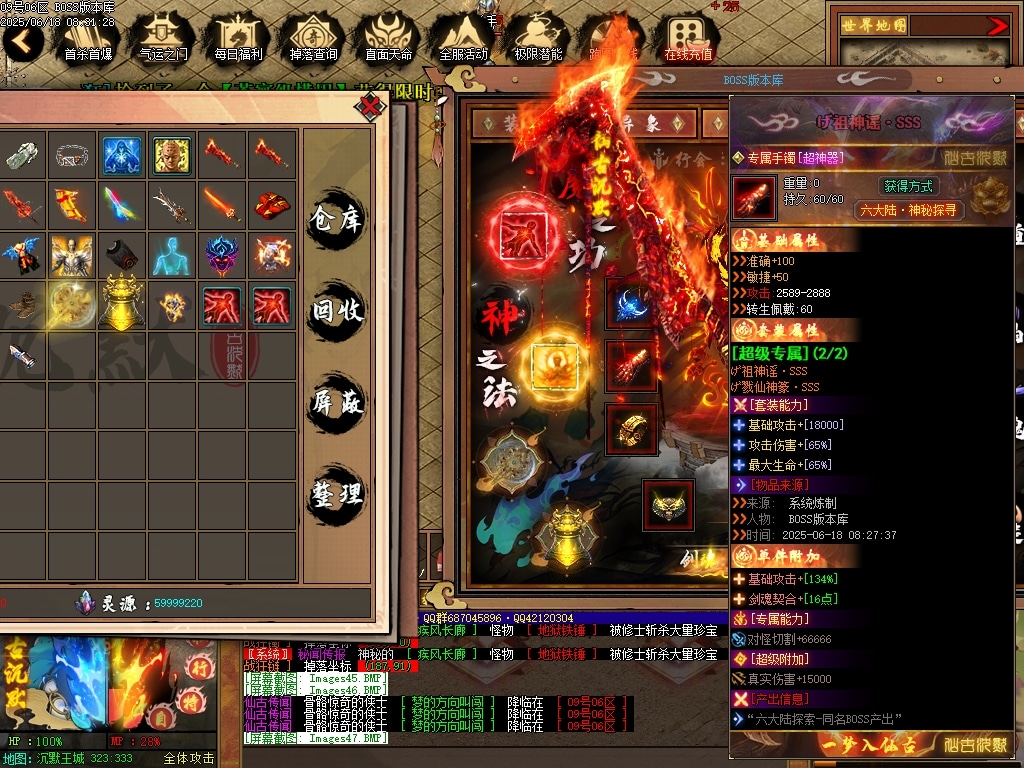Open the 极限替能 menu

[538, 38]
